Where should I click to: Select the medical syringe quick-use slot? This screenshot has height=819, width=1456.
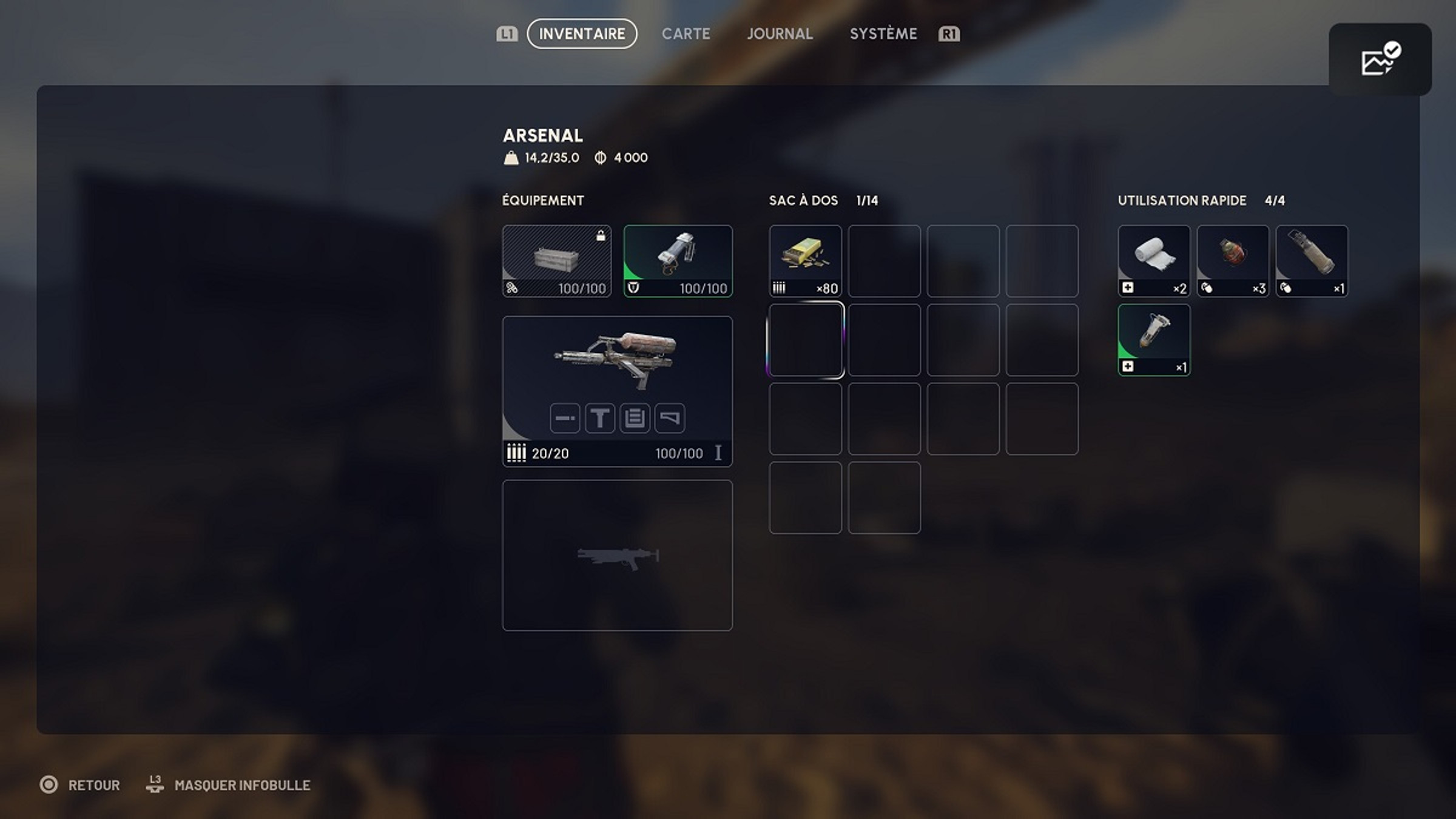pyautogui.click(x=1154, y=340)
